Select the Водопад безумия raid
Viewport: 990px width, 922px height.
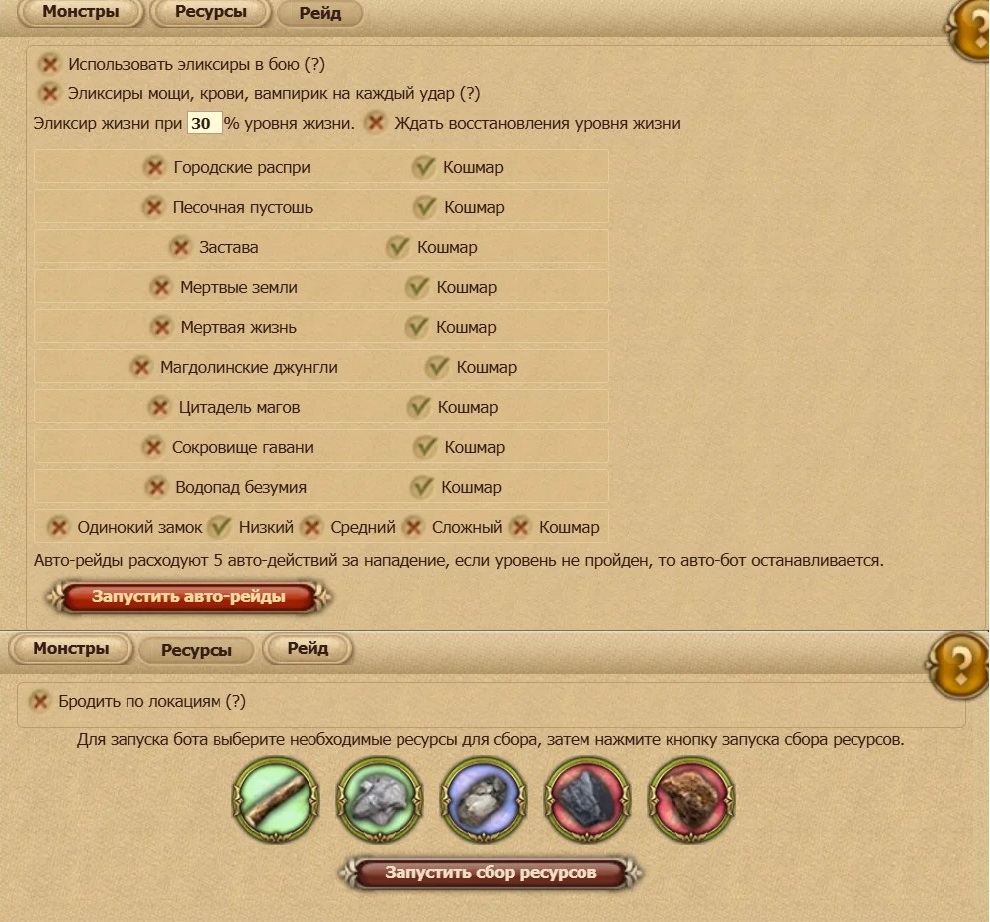[x=155, y=487]
